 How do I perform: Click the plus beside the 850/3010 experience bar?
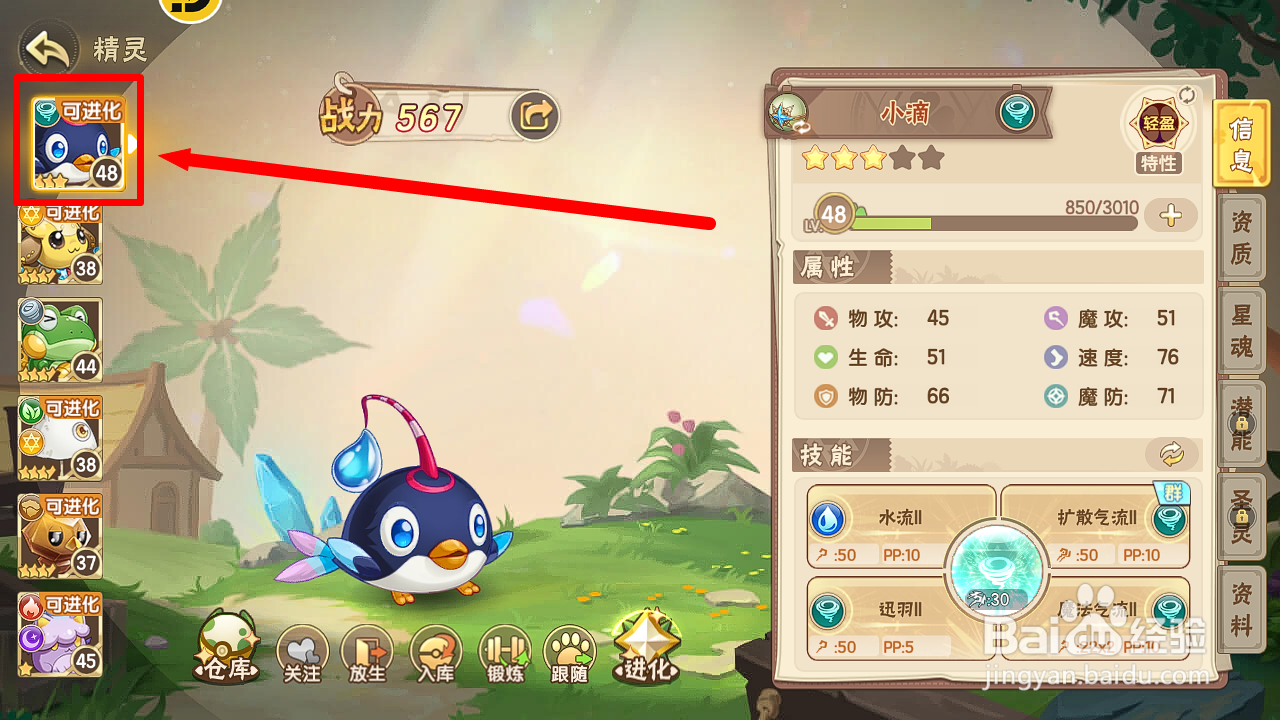[x=1170, y=215]
